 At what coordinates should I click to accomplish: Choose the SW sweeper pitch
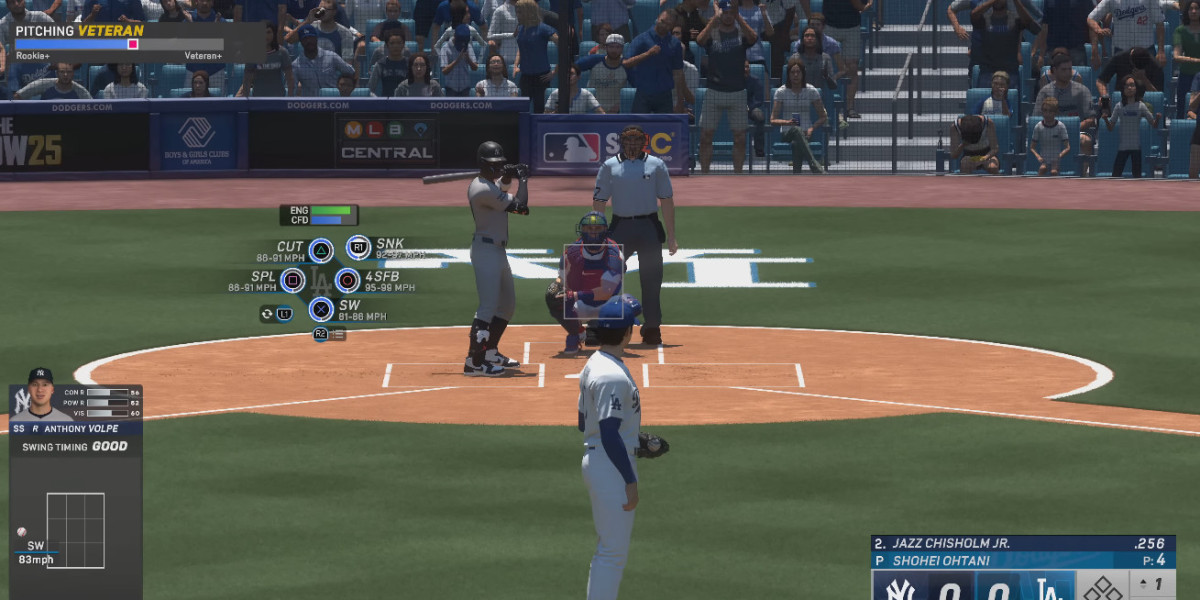(320, 310)
